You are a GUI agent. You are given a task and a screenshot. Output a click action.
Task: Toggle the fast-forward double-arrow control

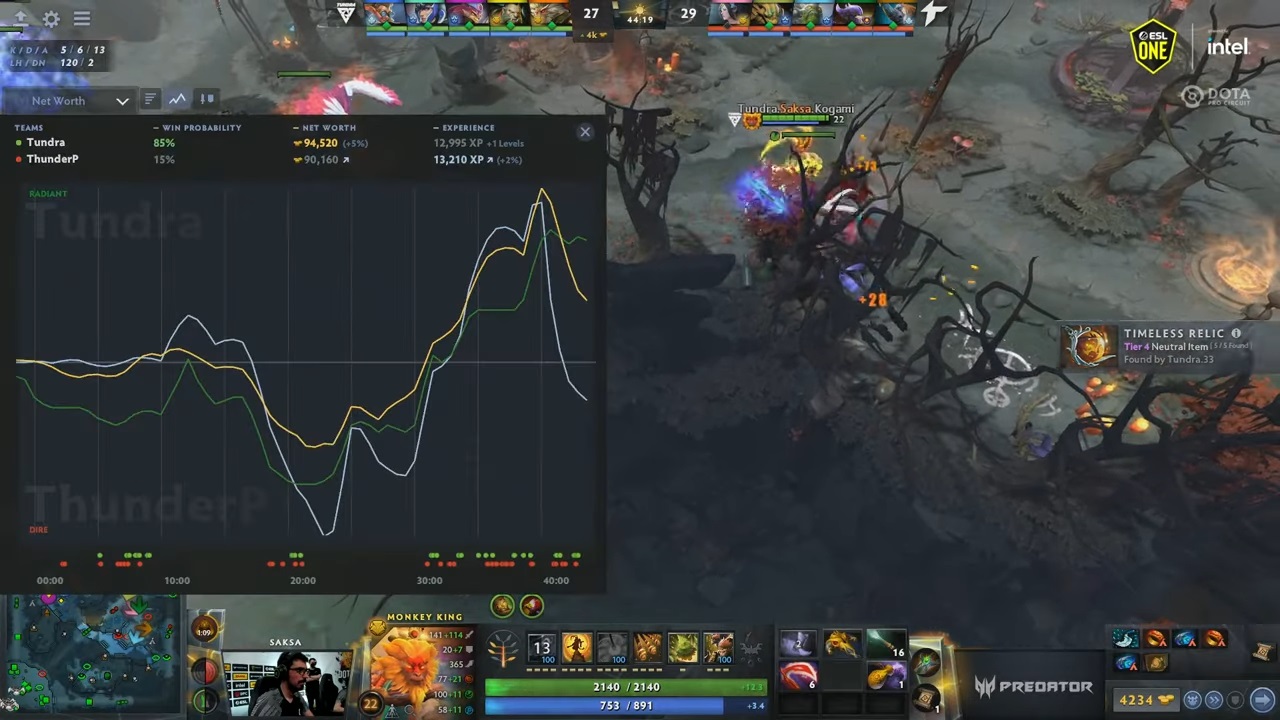click(1214, 700)
